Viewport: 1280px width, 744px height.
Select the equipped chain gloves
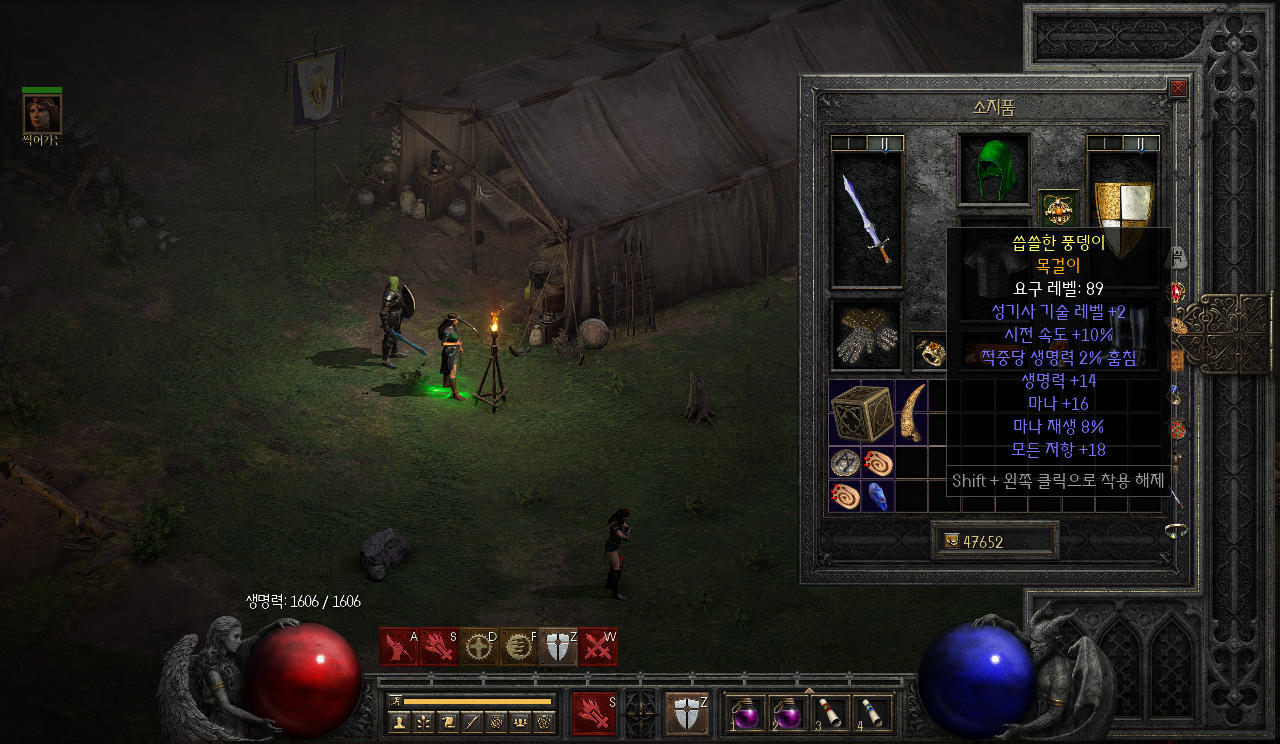(x=866, y=336)
